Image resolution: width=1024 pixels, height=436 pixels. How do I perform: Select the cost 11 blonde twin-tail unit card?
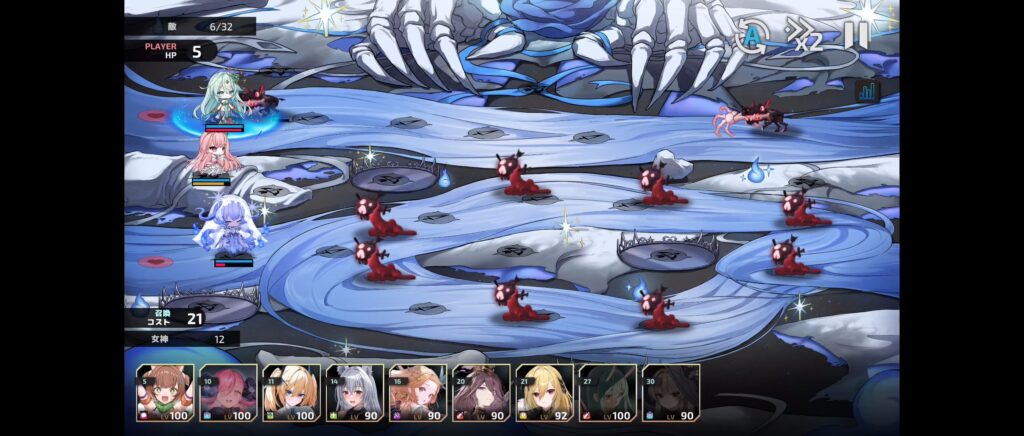(x=291, y=392)
